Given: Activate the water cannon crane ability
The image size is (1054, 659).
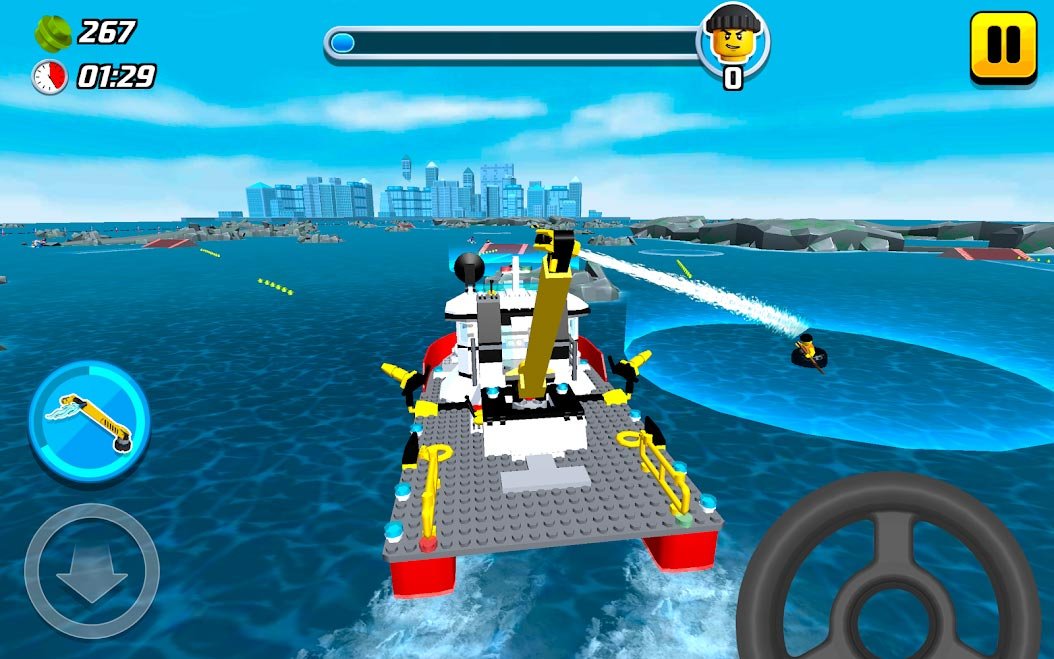Looking at the screenshot, I should click(x=89, y=420).
